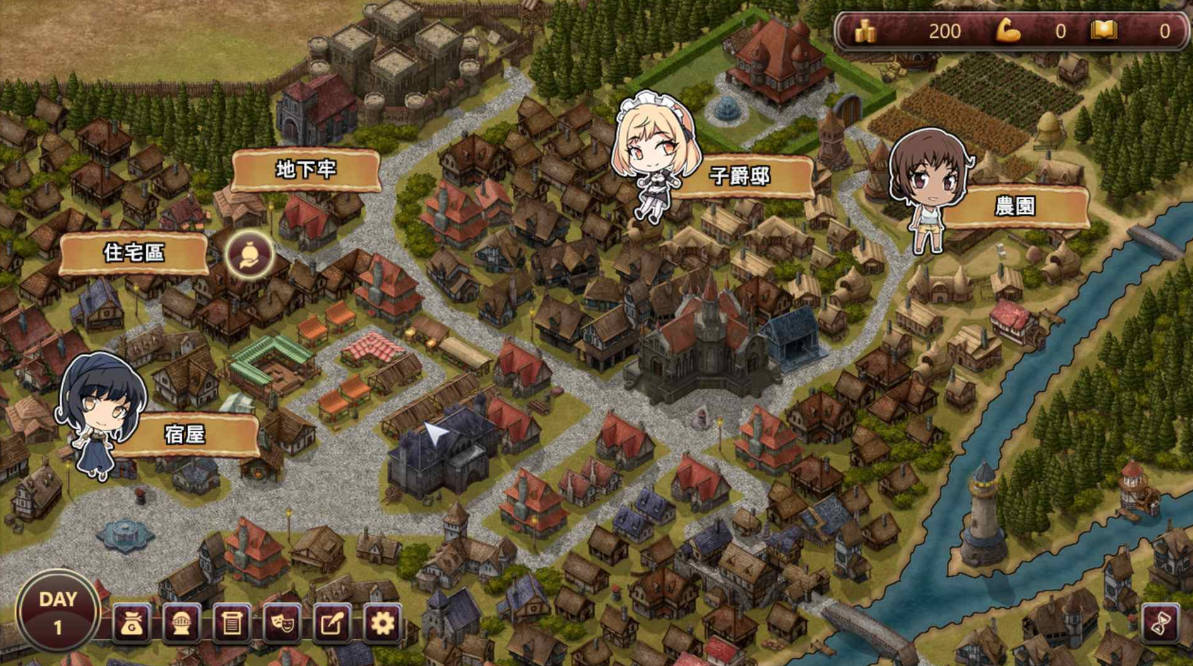Click the round map marker beside 住宅區

click(245, 255)
